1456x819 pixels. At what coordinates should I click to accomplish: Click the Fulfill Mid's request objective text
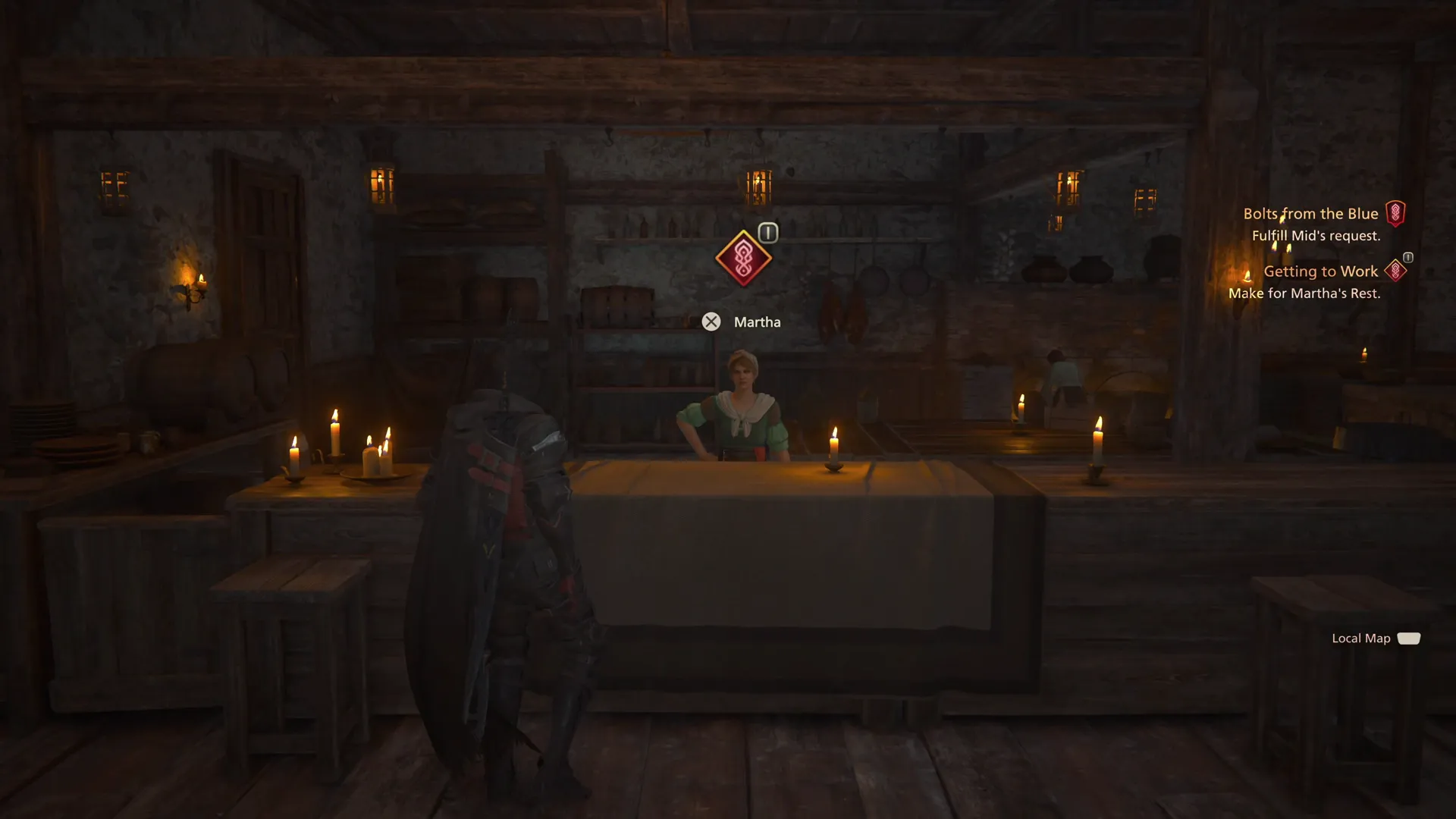click(1316, 236)
